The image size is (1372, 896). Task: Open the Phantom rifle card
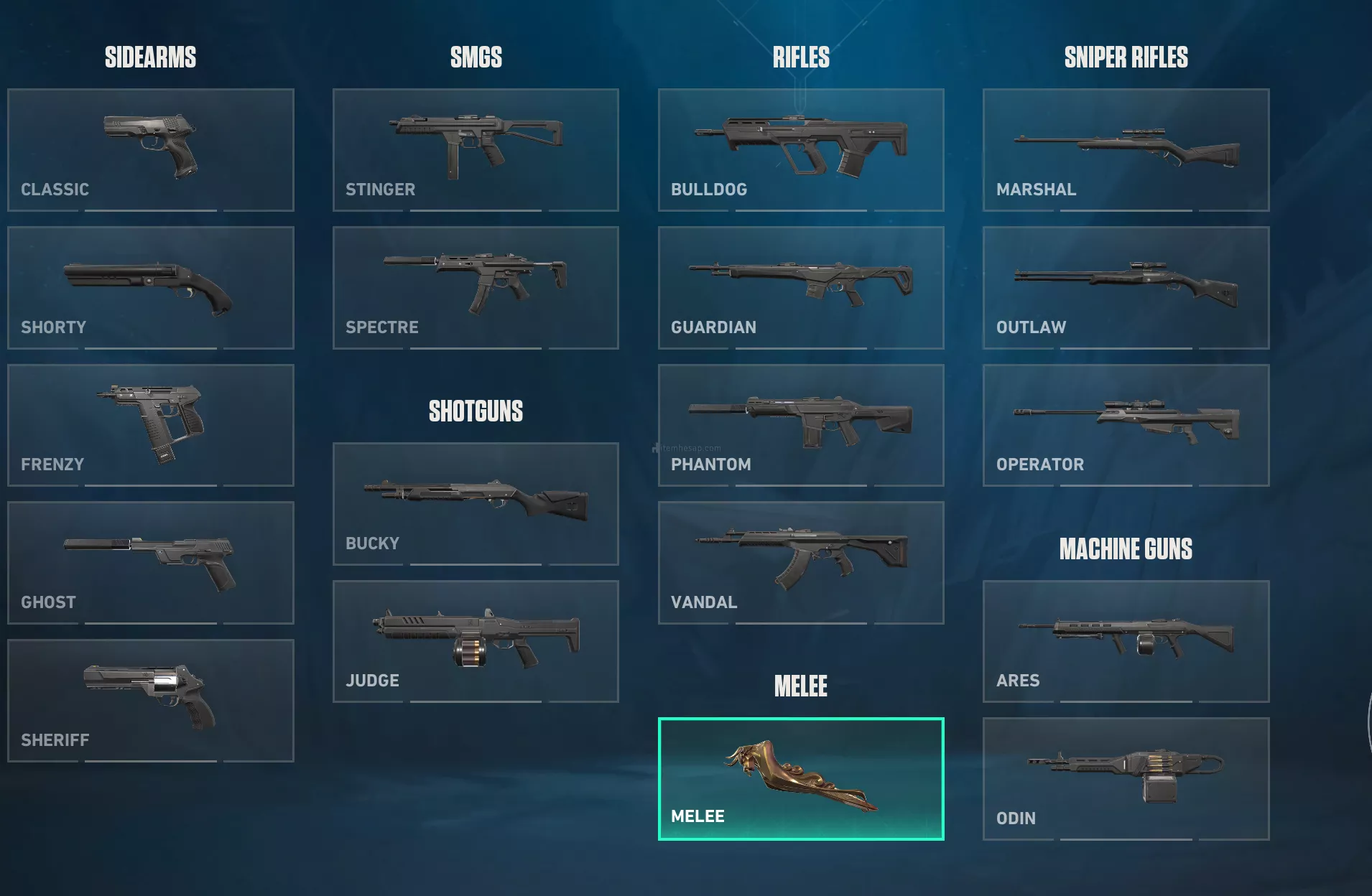[801, 425]
